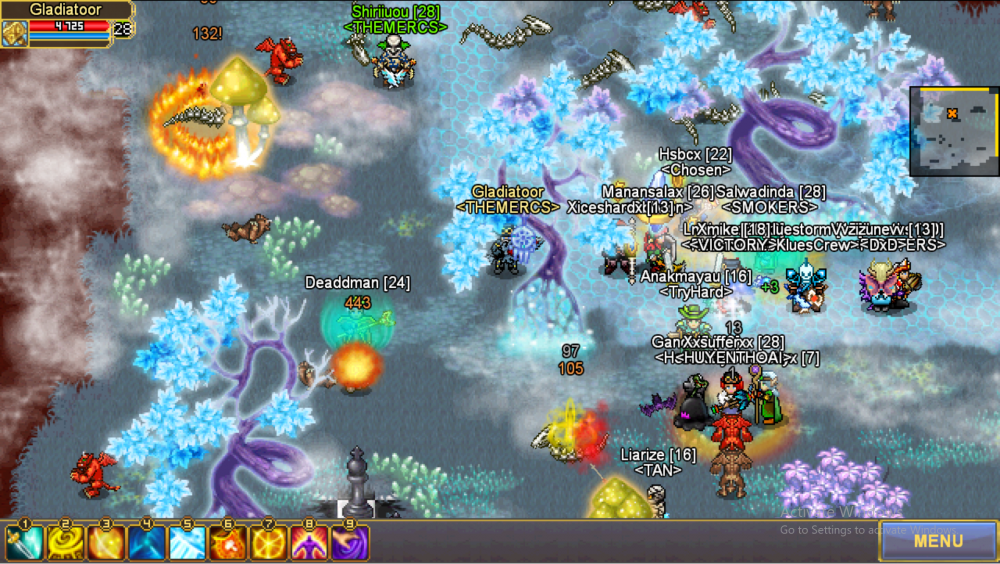Cast the golden wheel skill in slot 7
The height and width of the screenshot is (564, 1000).
tap(269, 543)
